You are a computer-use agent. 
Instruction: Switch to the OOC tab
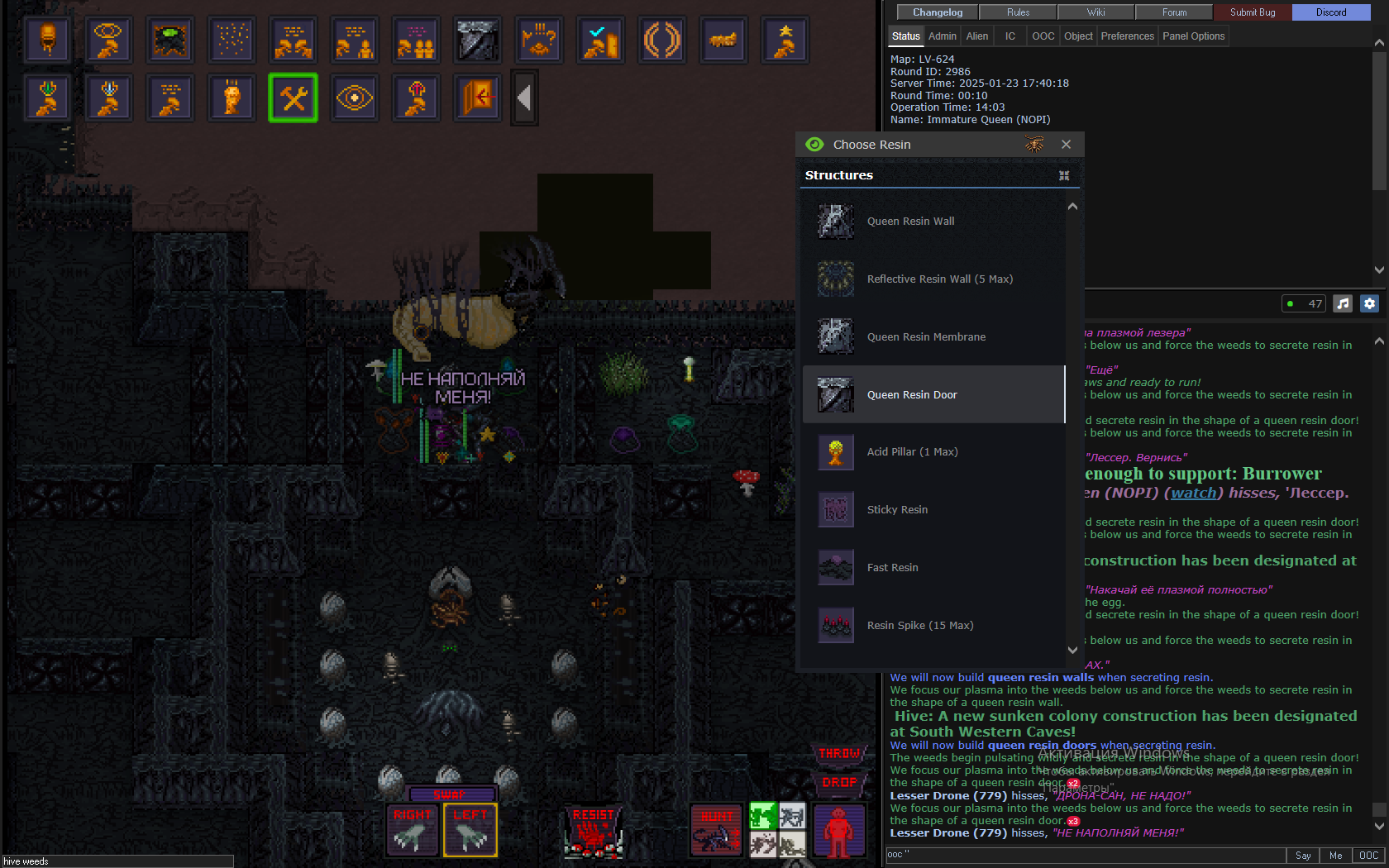tap(1043, 36)
